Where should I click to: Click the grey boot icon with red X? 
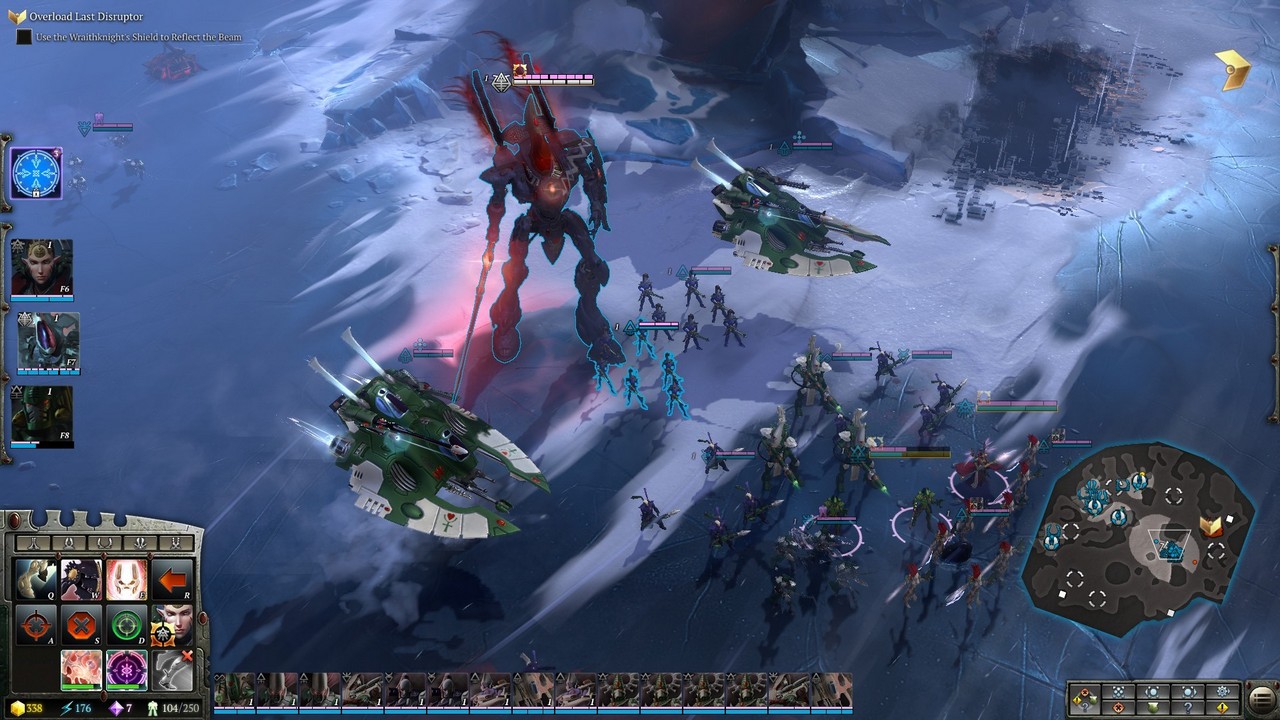click(x=173, y=670)
